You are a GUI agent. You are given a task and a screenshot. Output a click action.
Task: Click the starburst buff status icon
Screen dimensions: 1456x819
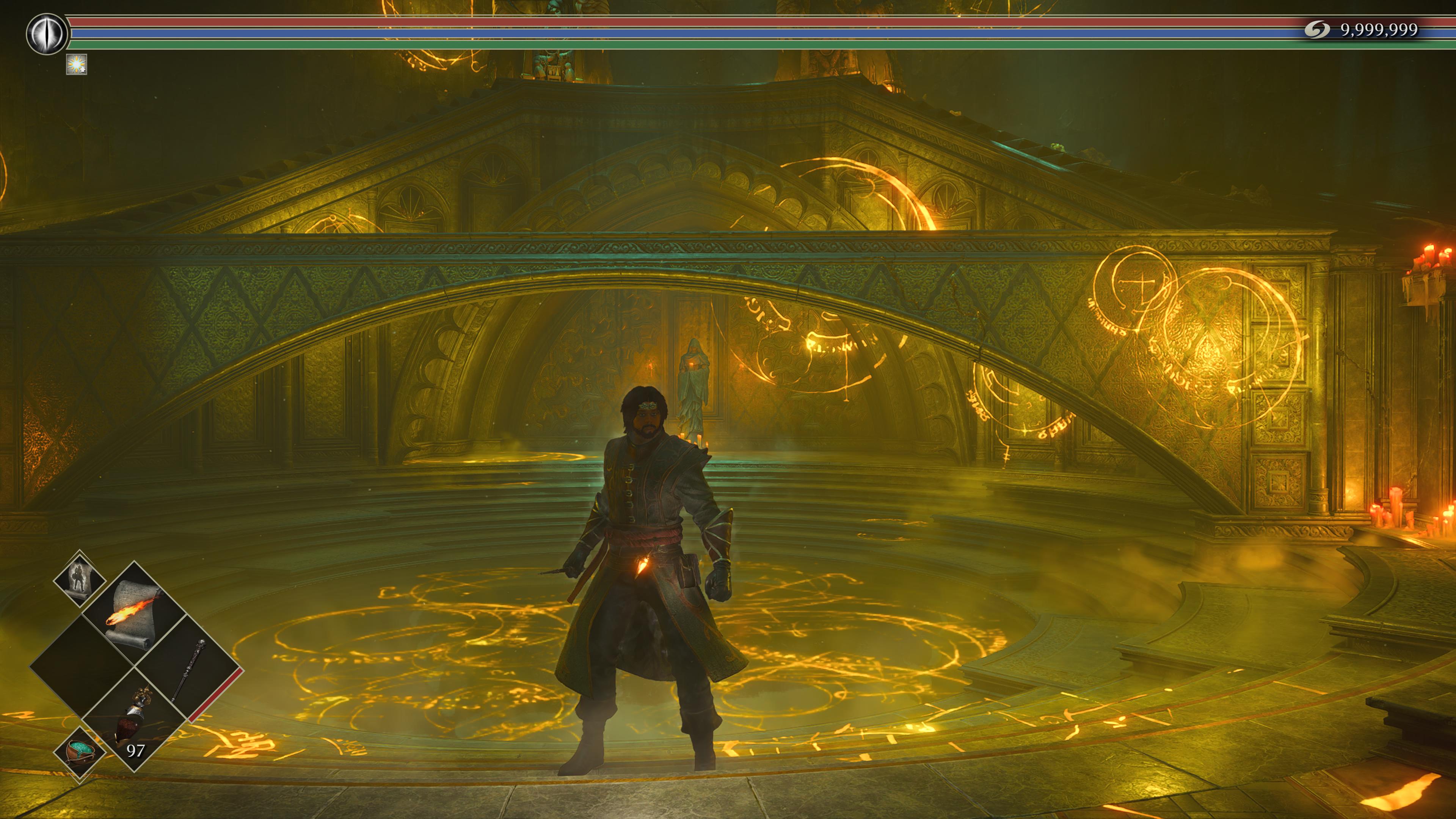[x=76, y=64]
